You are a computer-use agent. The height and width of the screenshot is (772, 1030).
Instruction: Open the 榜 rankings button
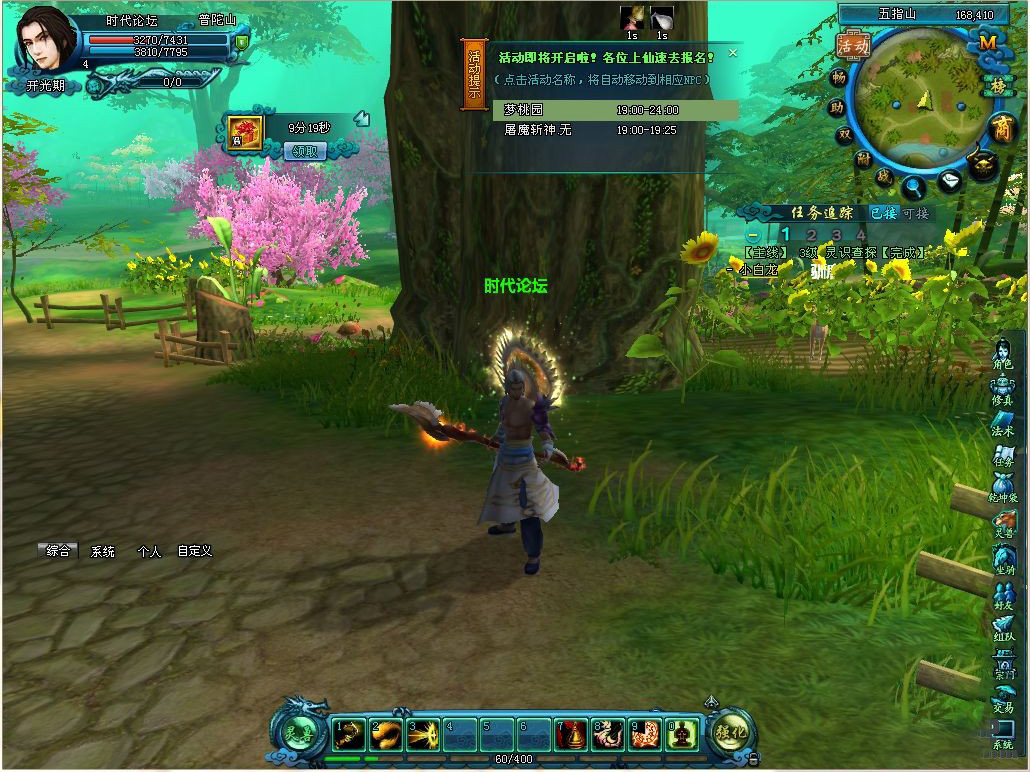pyautogui.click(x=997, y=86)
